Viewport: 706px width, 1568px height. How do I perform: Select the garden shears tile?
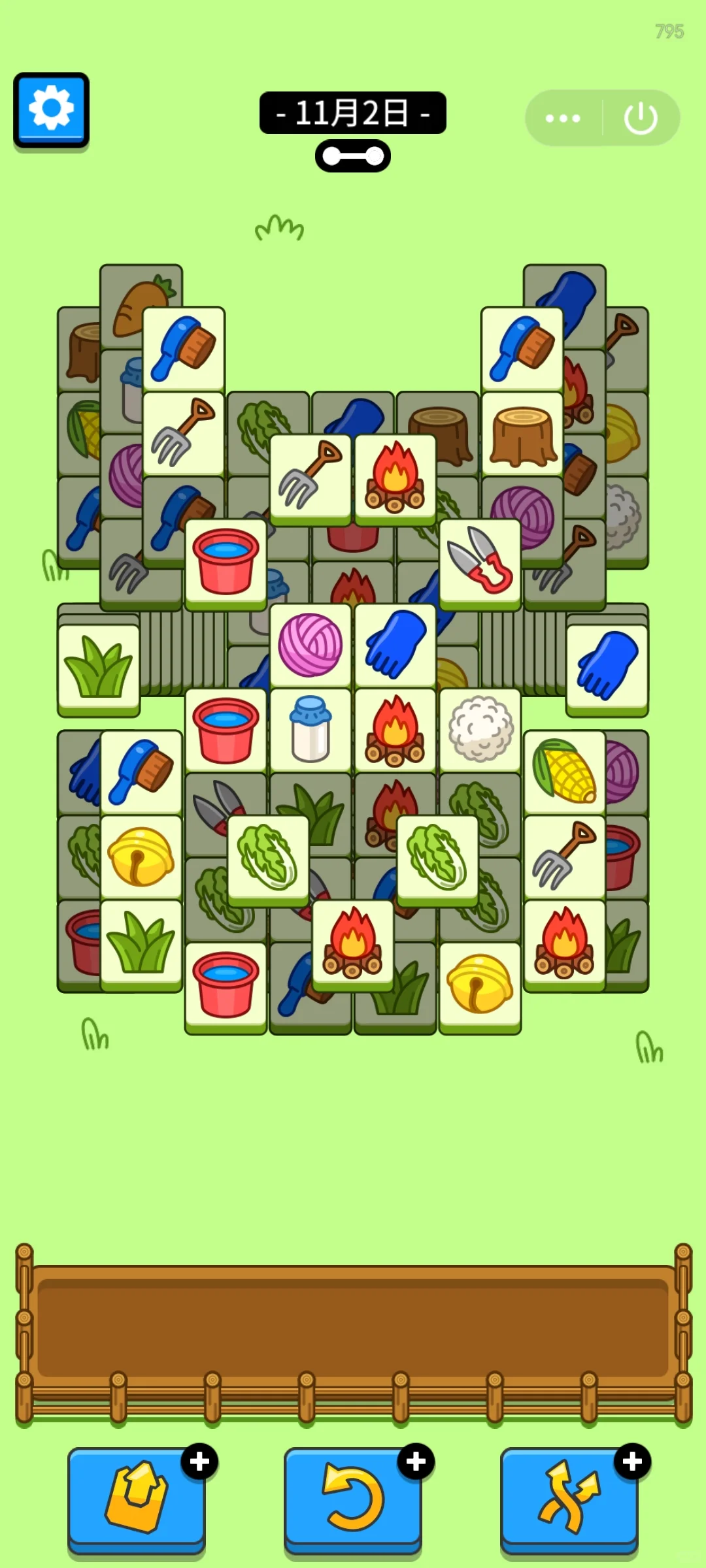(x=480, y=561)
